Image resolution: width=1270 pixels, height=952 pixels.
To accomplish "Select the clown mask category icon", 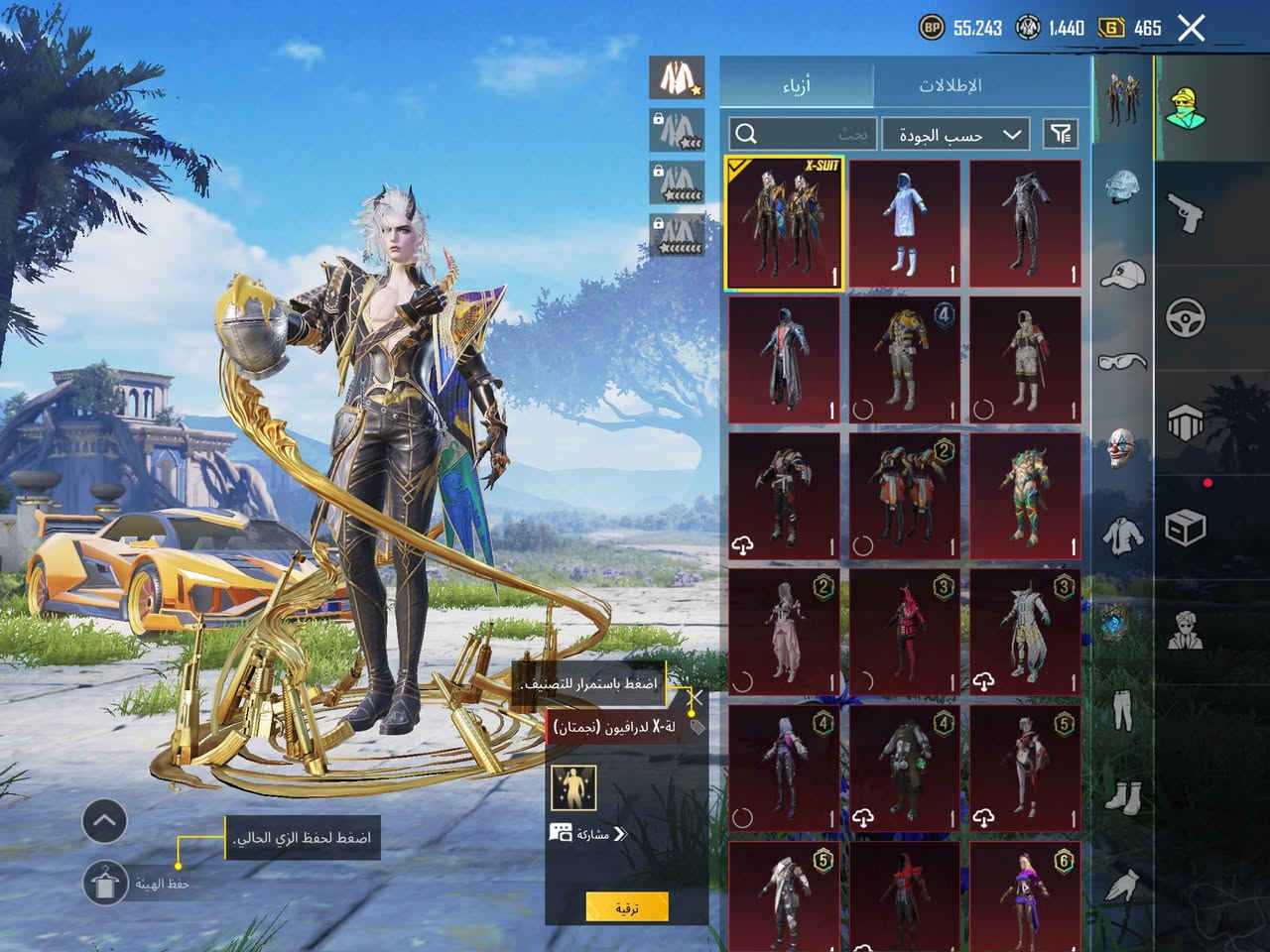I will pyautogui.click(x=1123, y=447).
